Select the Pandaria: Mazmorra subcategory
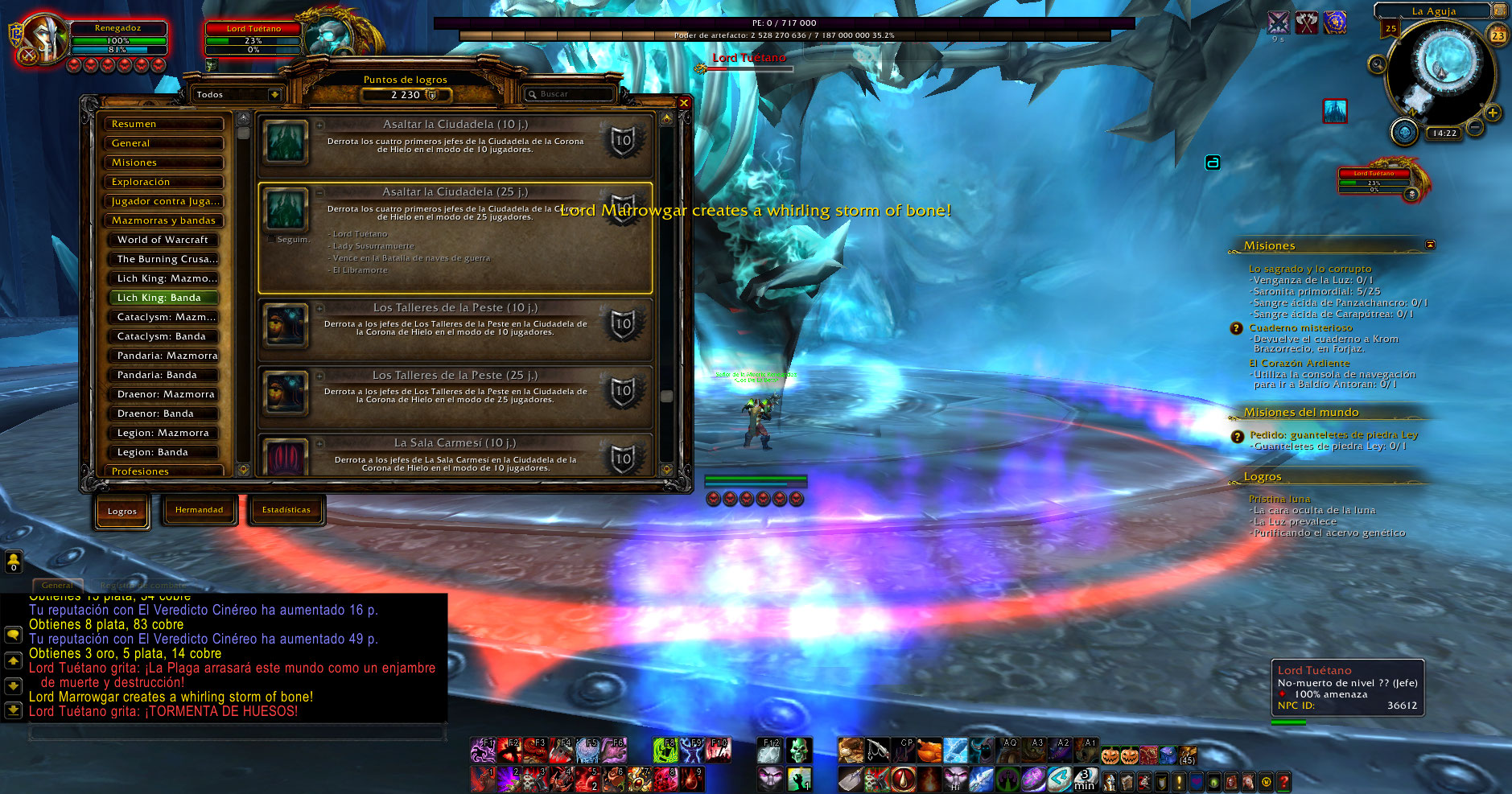 click(163, 356)
